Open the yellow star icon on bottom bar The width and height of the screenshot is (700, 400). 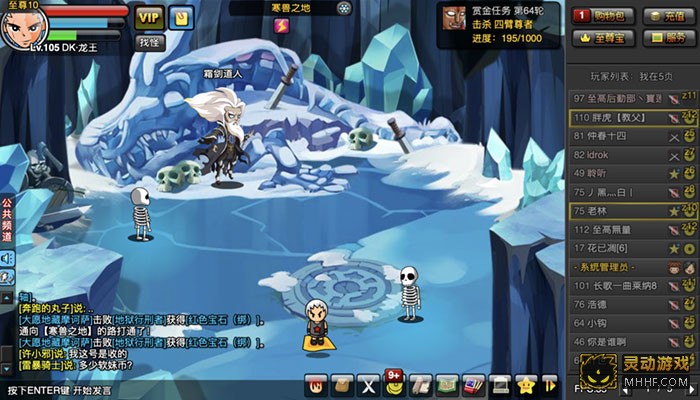click(526, 383)
